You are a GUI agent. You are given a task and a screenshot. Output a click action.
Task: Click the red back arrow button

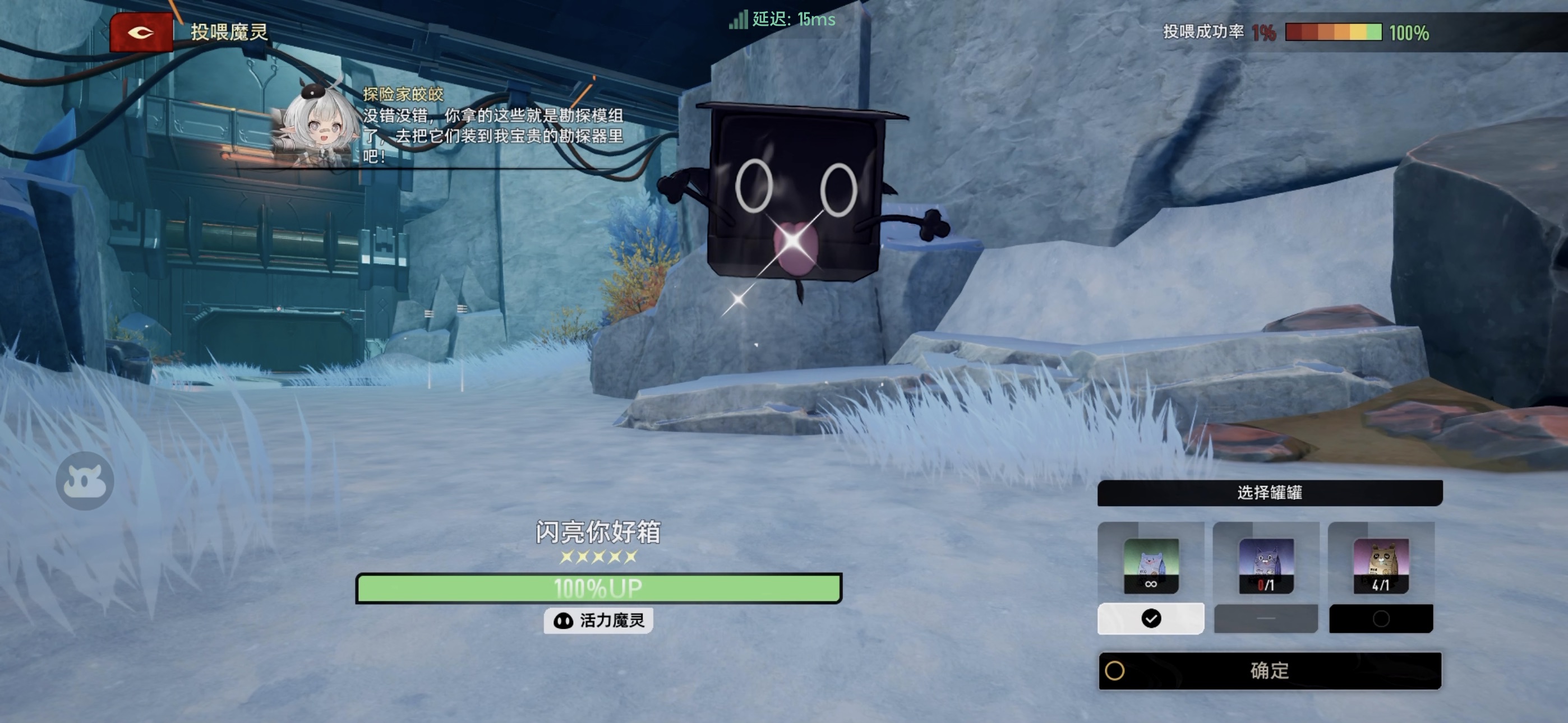141,33
